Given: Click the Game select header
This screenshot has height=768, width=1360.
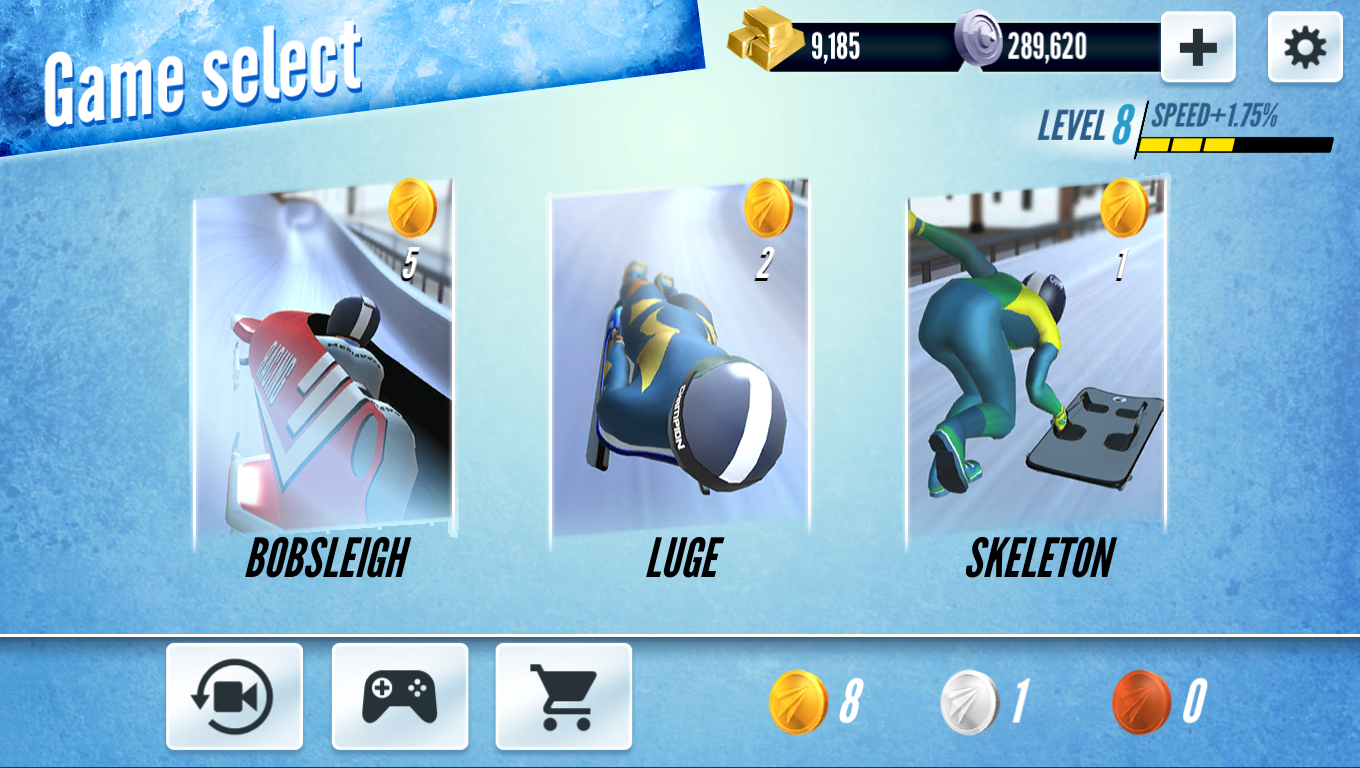Looking at the screenshot, I should 200,70.
